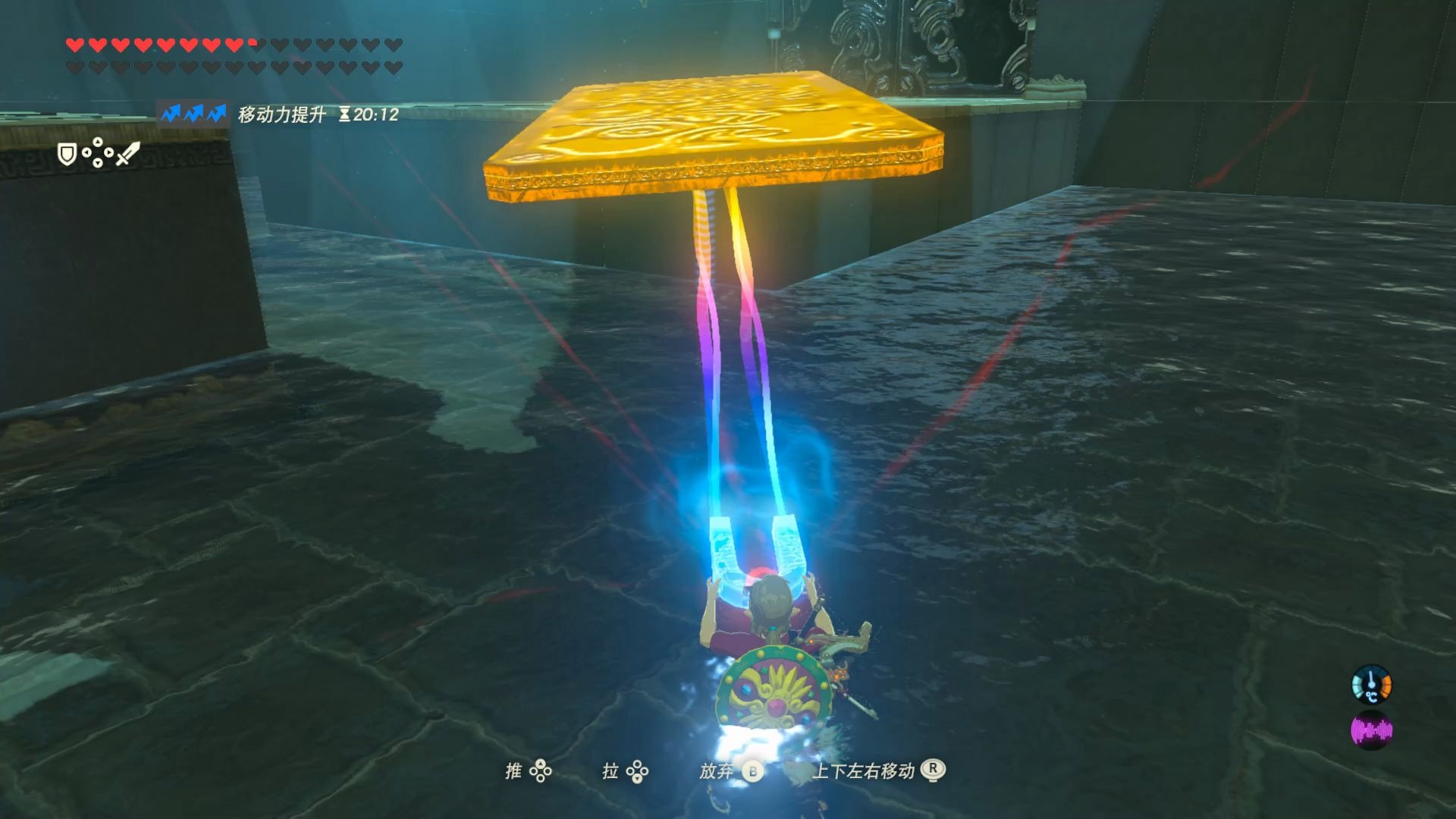The width and height of the screenshot is (1456, 819).
Task: Click the temperature gauge icon
Action: tap(1371, 685)
